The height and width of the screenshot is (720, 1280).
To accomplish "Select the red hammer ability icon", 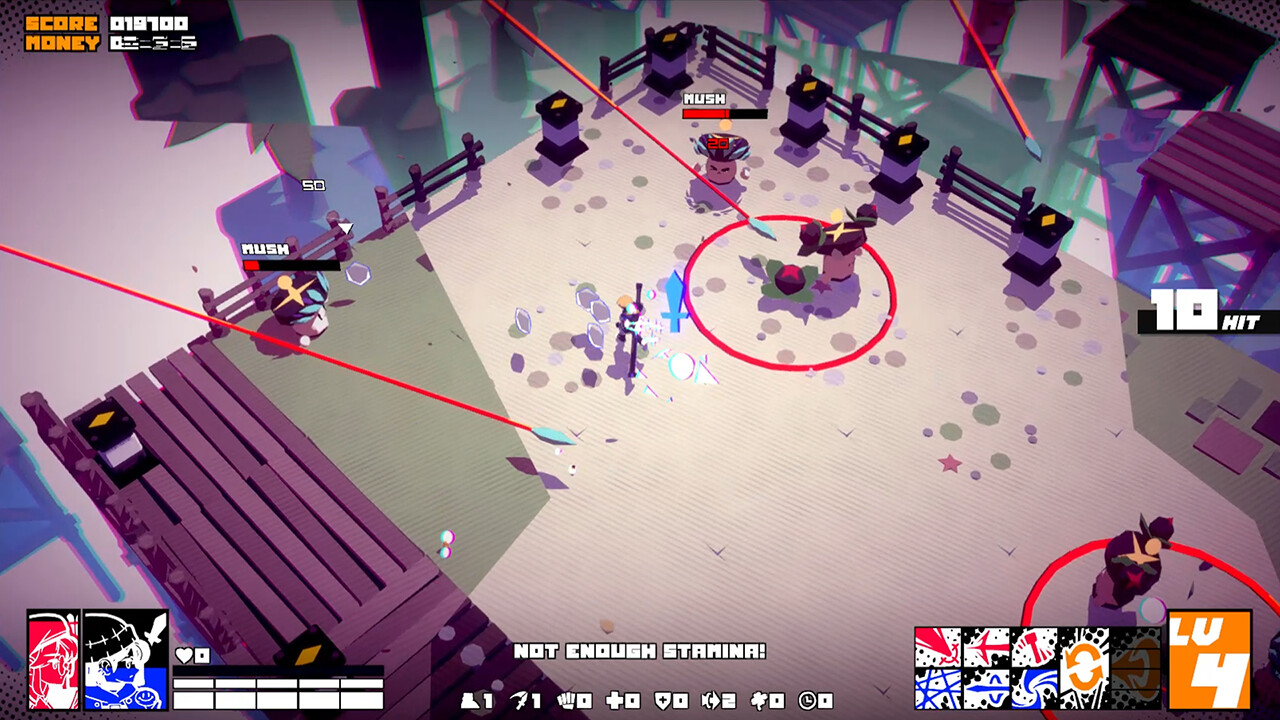I will [x=1033, y=648].
